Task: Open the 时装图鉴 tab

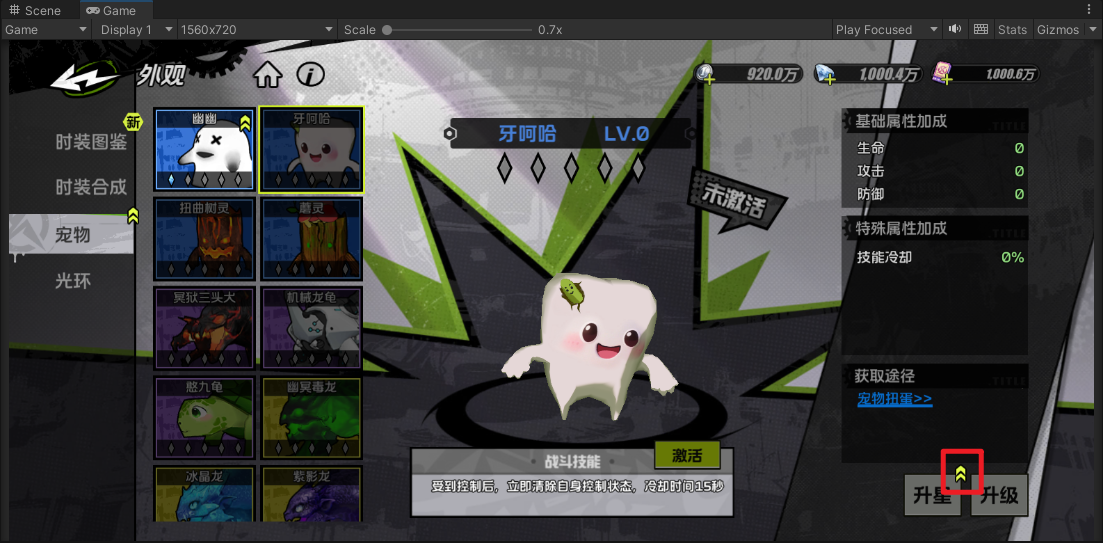Action: (x=91, y=142)
